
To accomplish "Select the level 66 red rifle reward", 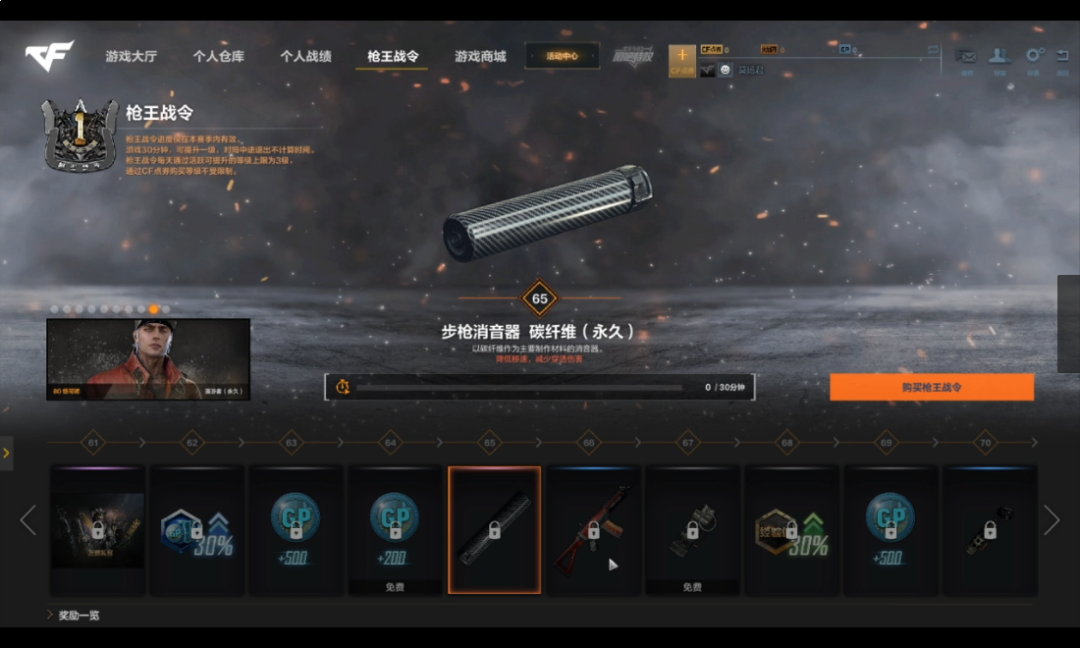I will (x=593, y=530).
